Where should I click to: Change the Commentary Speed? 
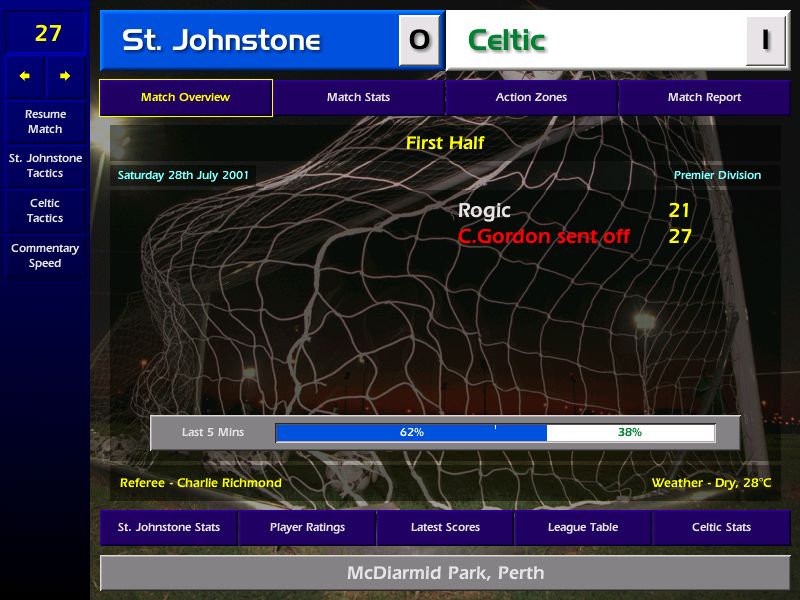(x=45, y=256)
